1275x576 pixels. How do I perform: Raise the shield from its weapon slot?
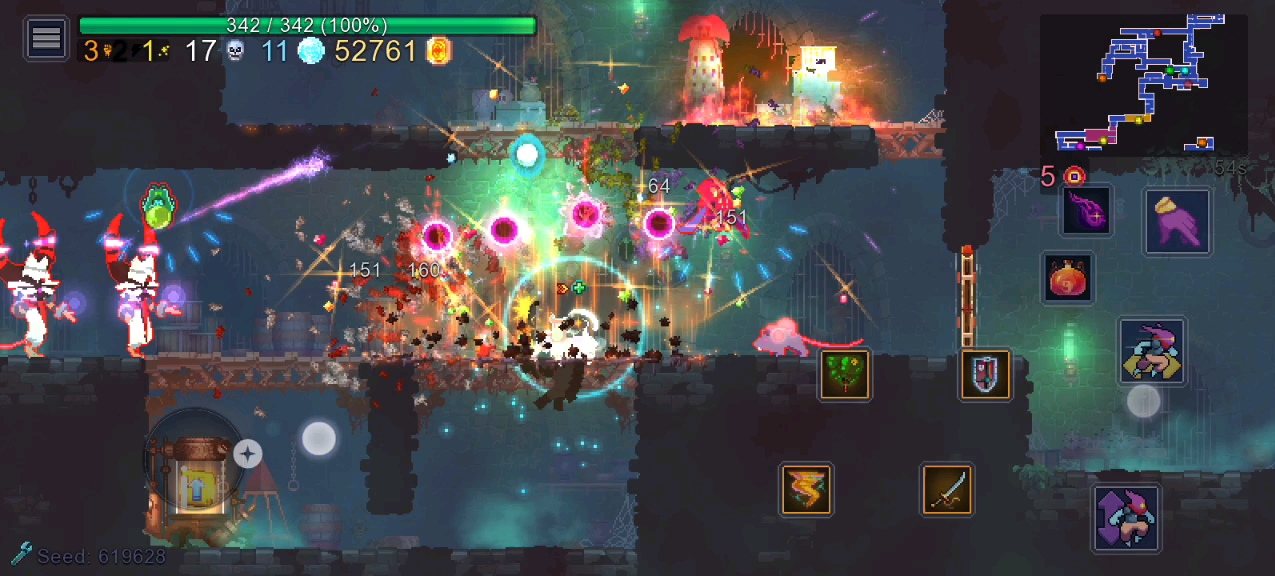point(985,375)
